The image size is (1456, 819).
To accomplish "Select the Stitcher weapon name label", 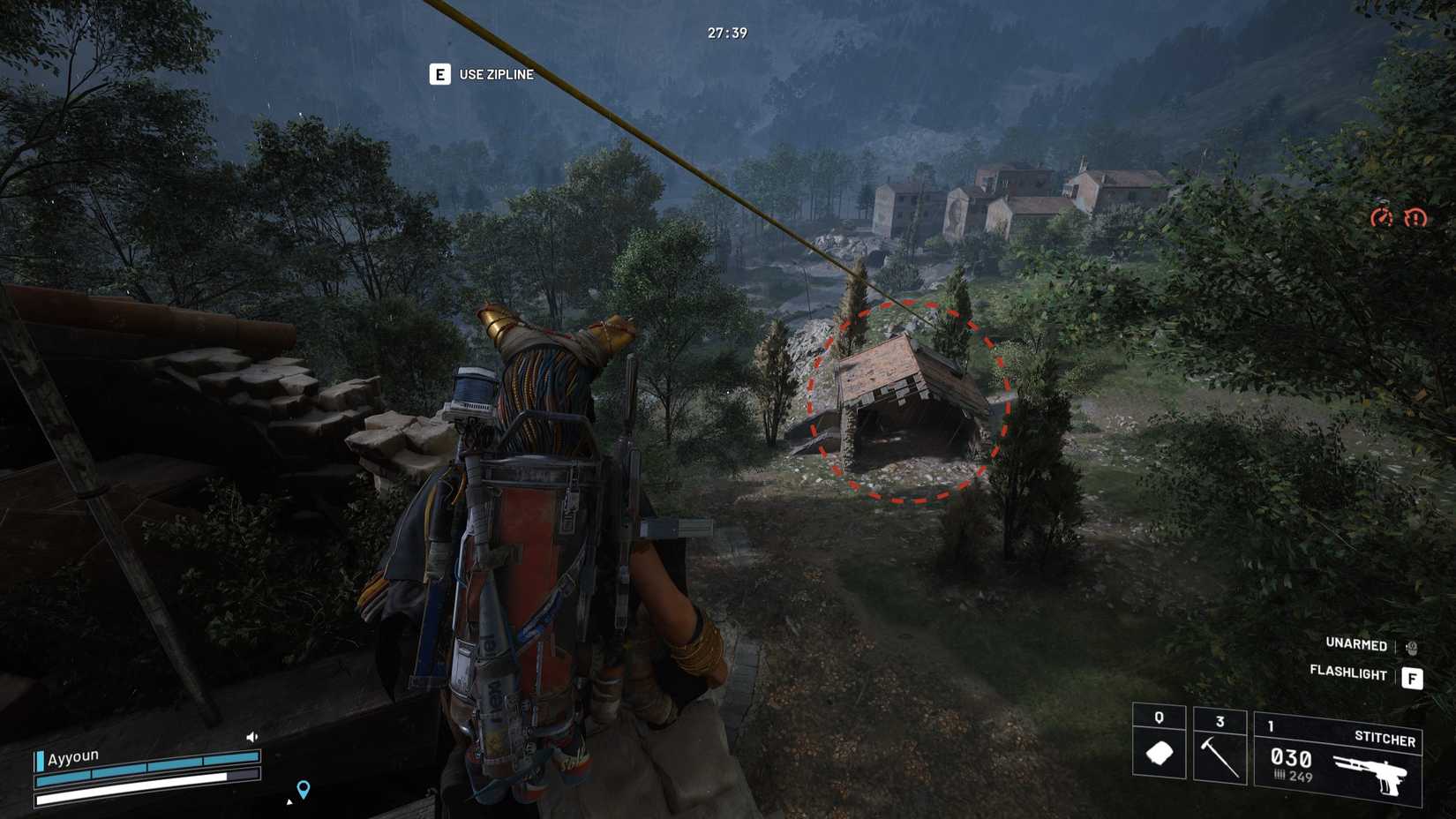I will pos(1386,740).
